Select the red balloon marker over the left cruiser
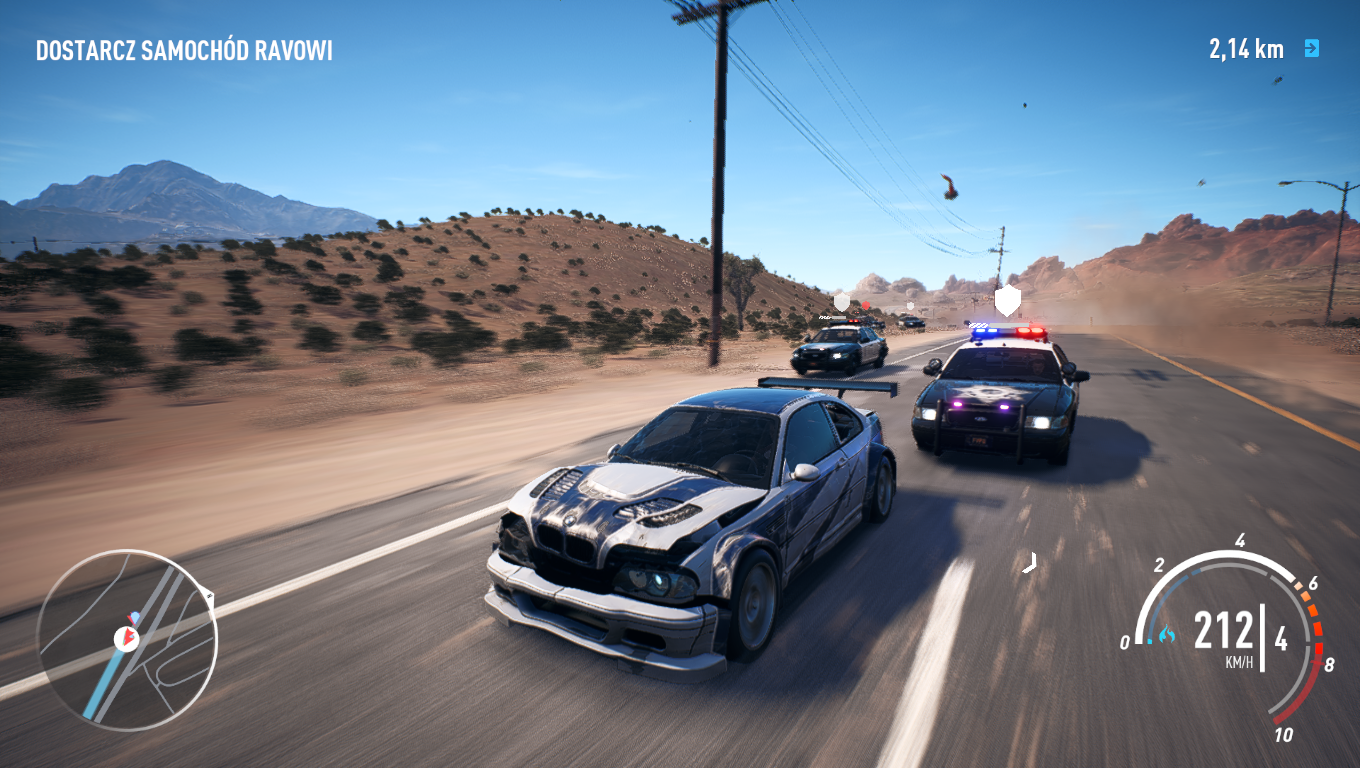The height and width of the screenshot is (768, 1360). pos(866,305)
